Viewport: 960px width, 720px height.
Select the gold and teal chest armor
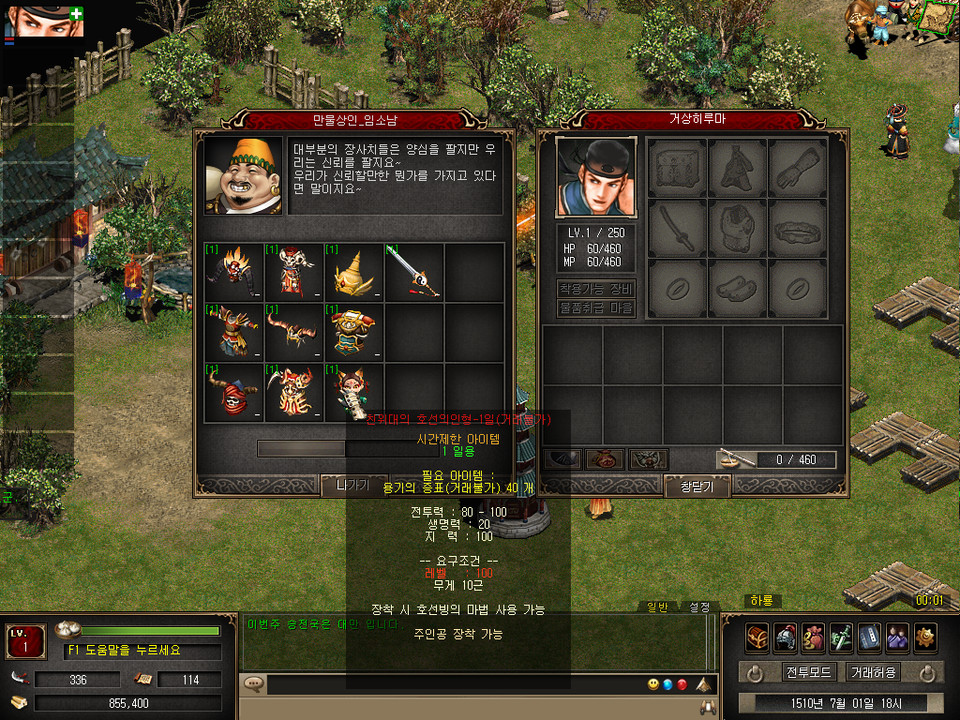coord(353,332)
